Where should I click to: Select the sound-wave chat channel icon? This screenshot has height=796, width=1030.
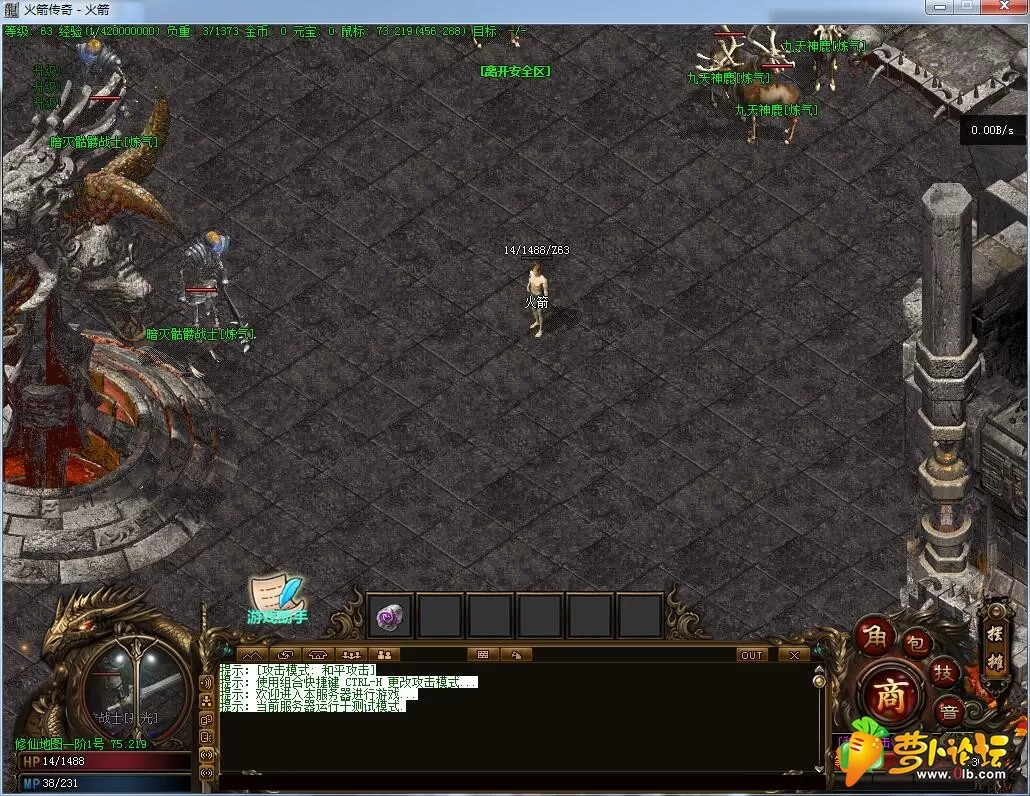click(x=207, y=682)
